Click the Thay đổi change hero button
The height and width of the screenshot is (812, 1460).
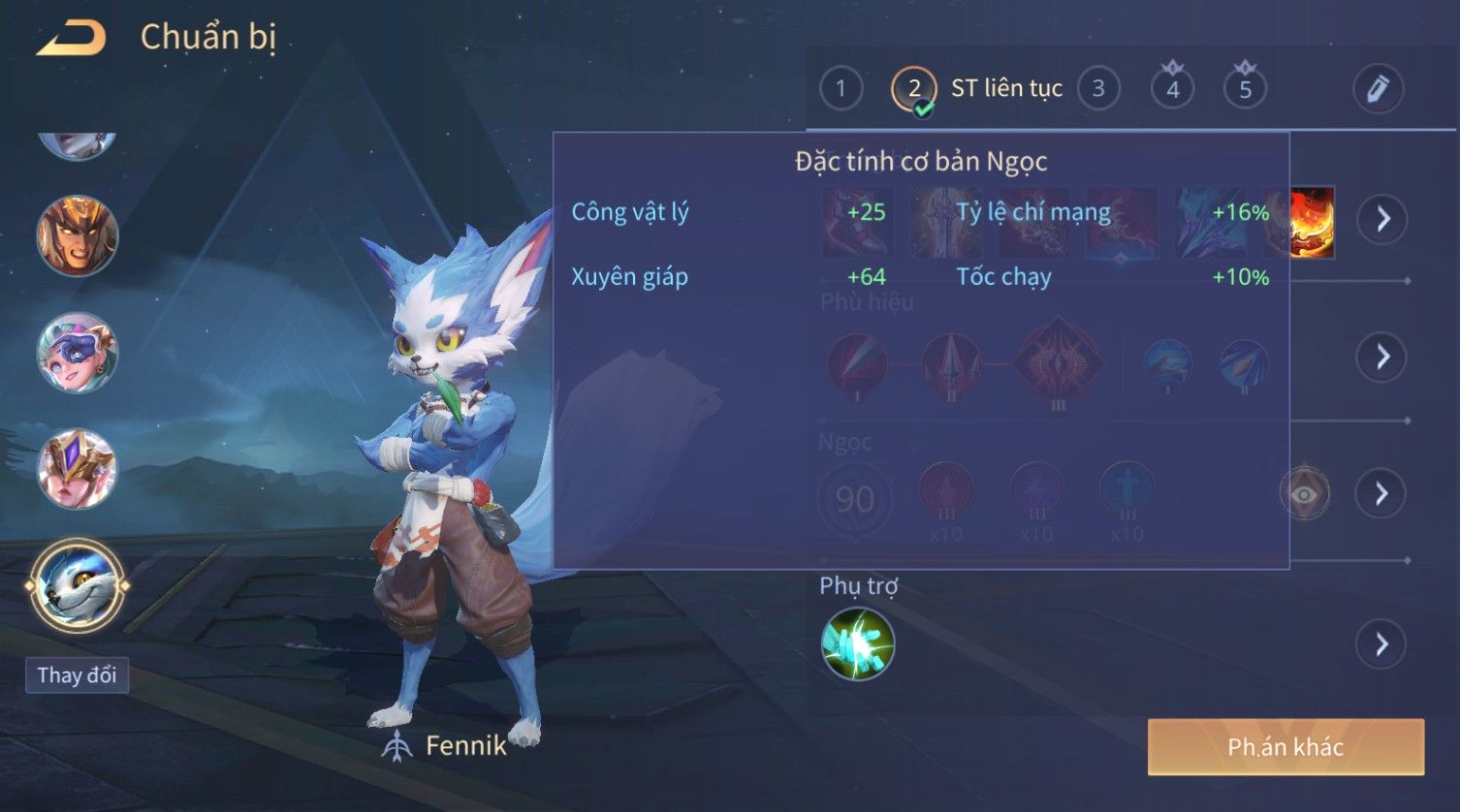click(x=77, y=675)
